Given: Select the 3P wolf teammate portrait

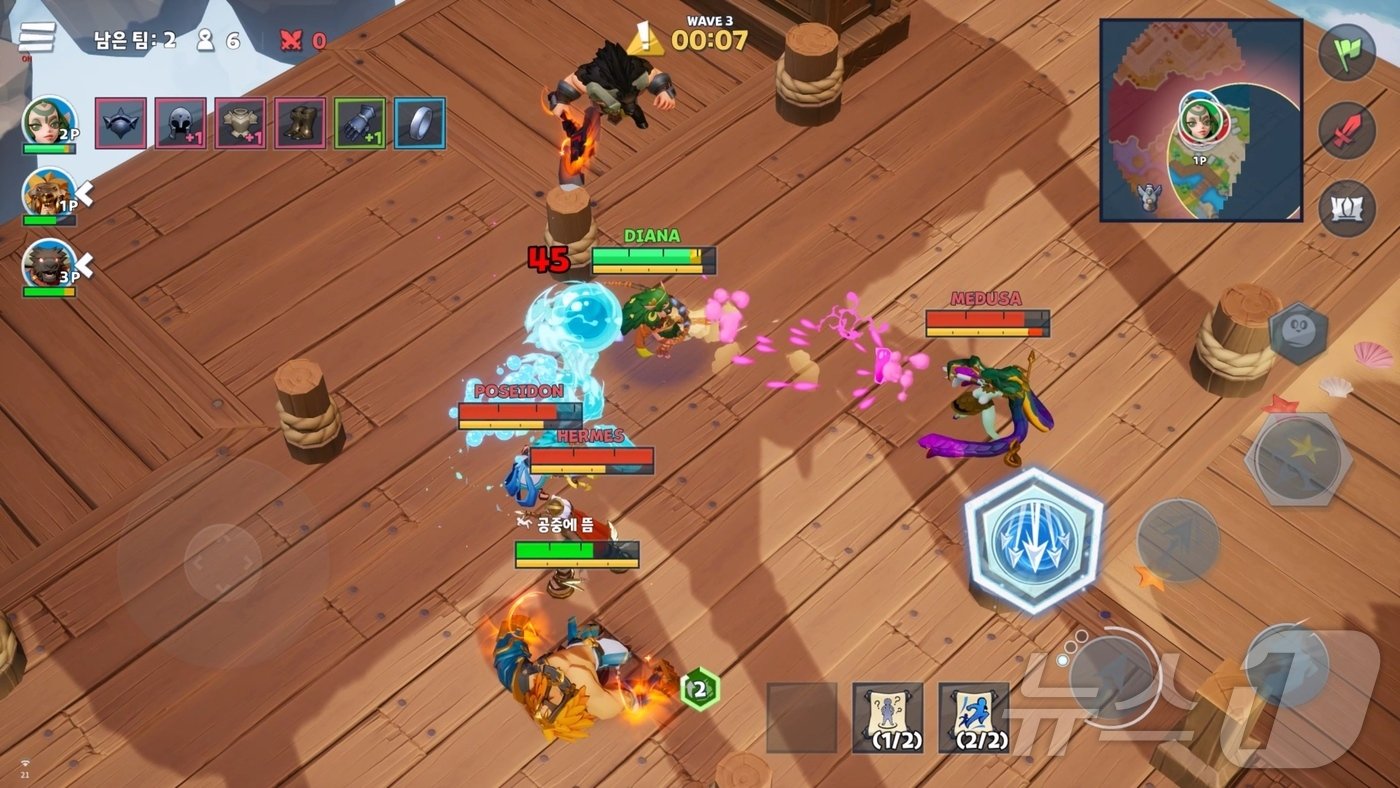Looking at the screenshot, I should click(x=48, y=264).
